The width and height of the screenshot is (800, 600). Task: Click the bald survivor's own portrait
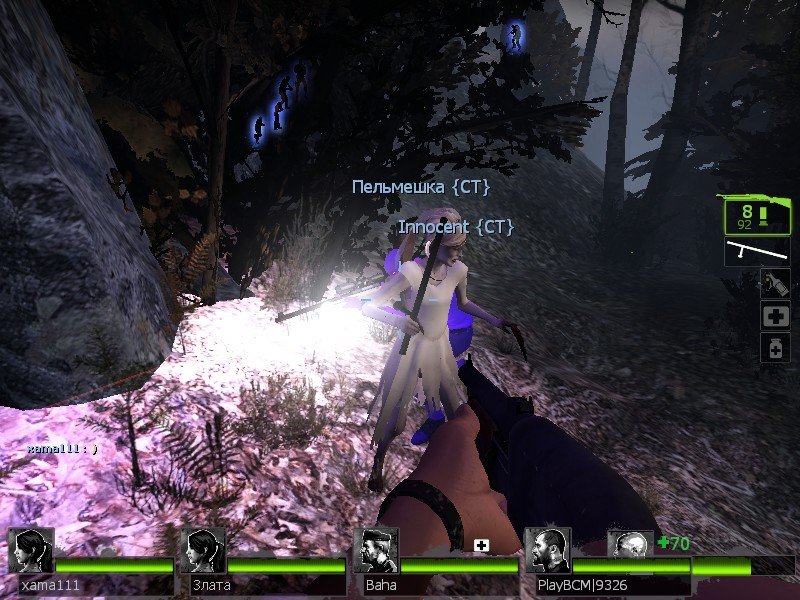[630, 545]
